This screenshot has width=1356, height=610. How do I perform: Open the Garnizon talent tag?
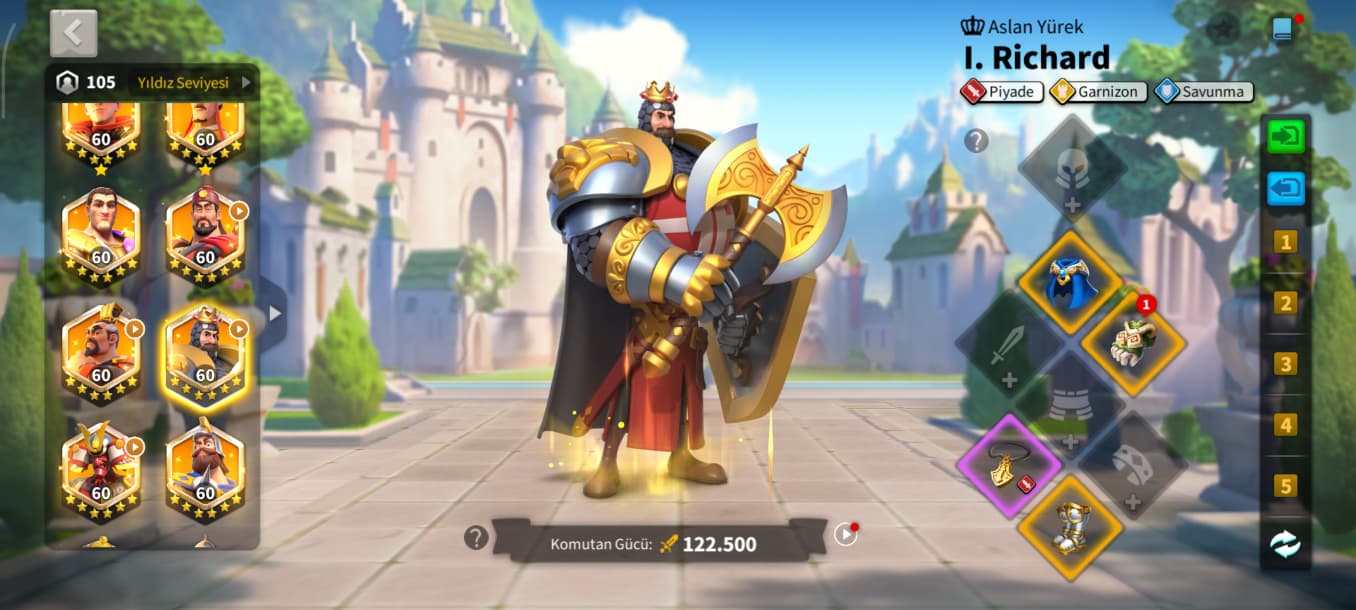[x=1097, y=92]
